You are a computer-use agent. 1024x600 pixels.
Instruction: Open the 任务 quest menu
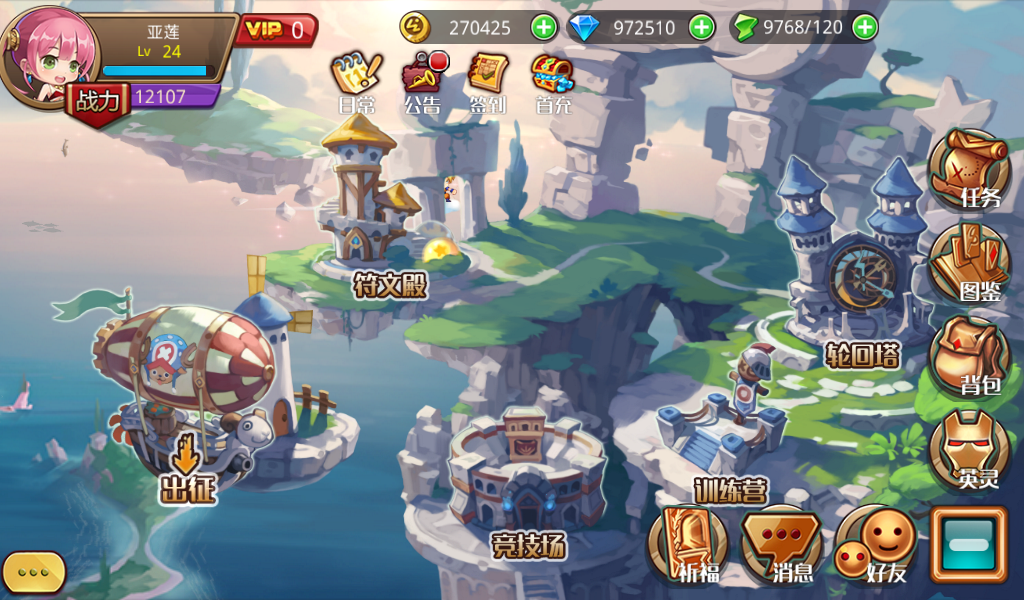(x=969, y=170)
